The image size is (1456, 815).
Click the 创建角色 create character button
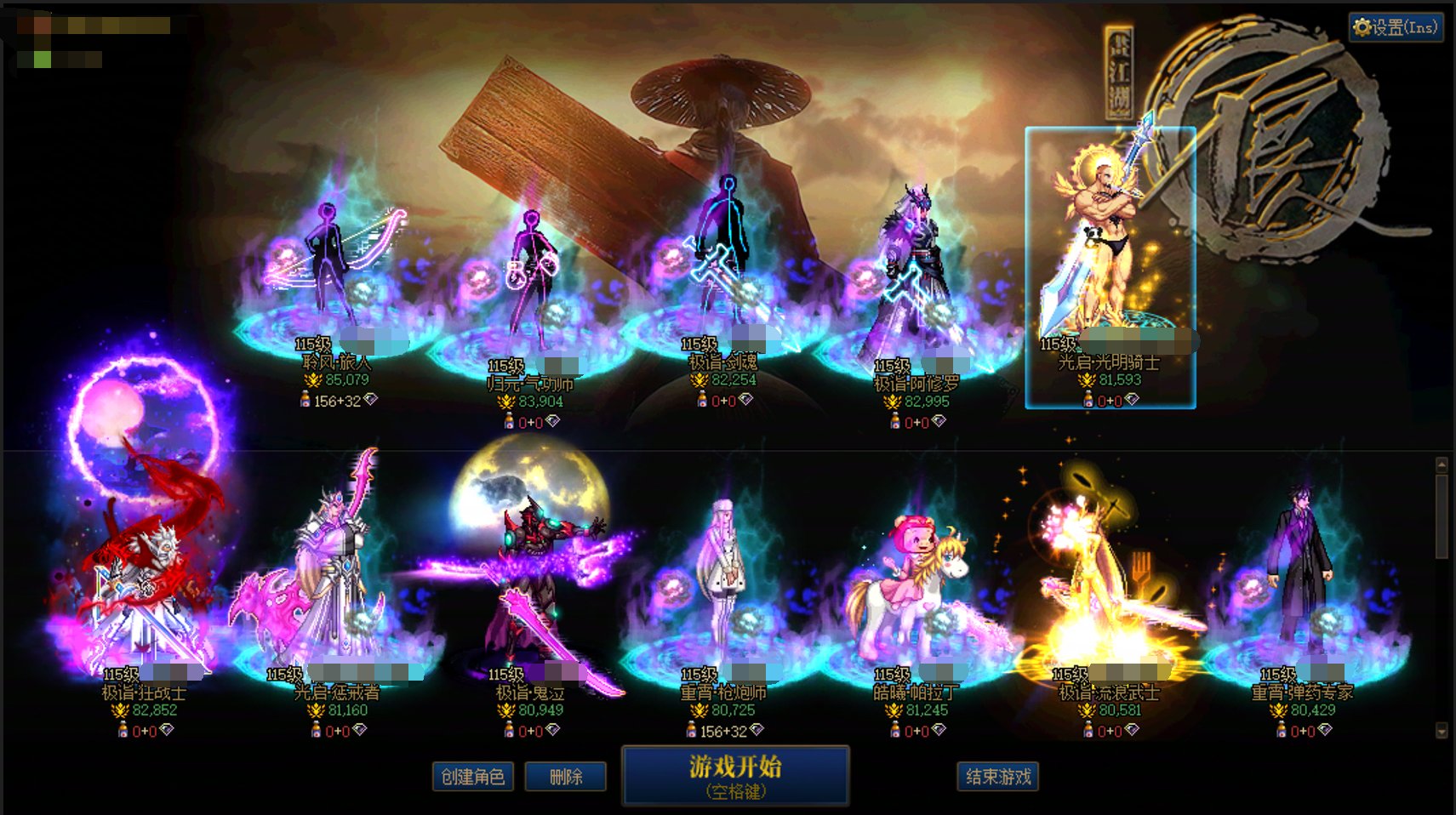pyautogui.click(x=473, y=776)
